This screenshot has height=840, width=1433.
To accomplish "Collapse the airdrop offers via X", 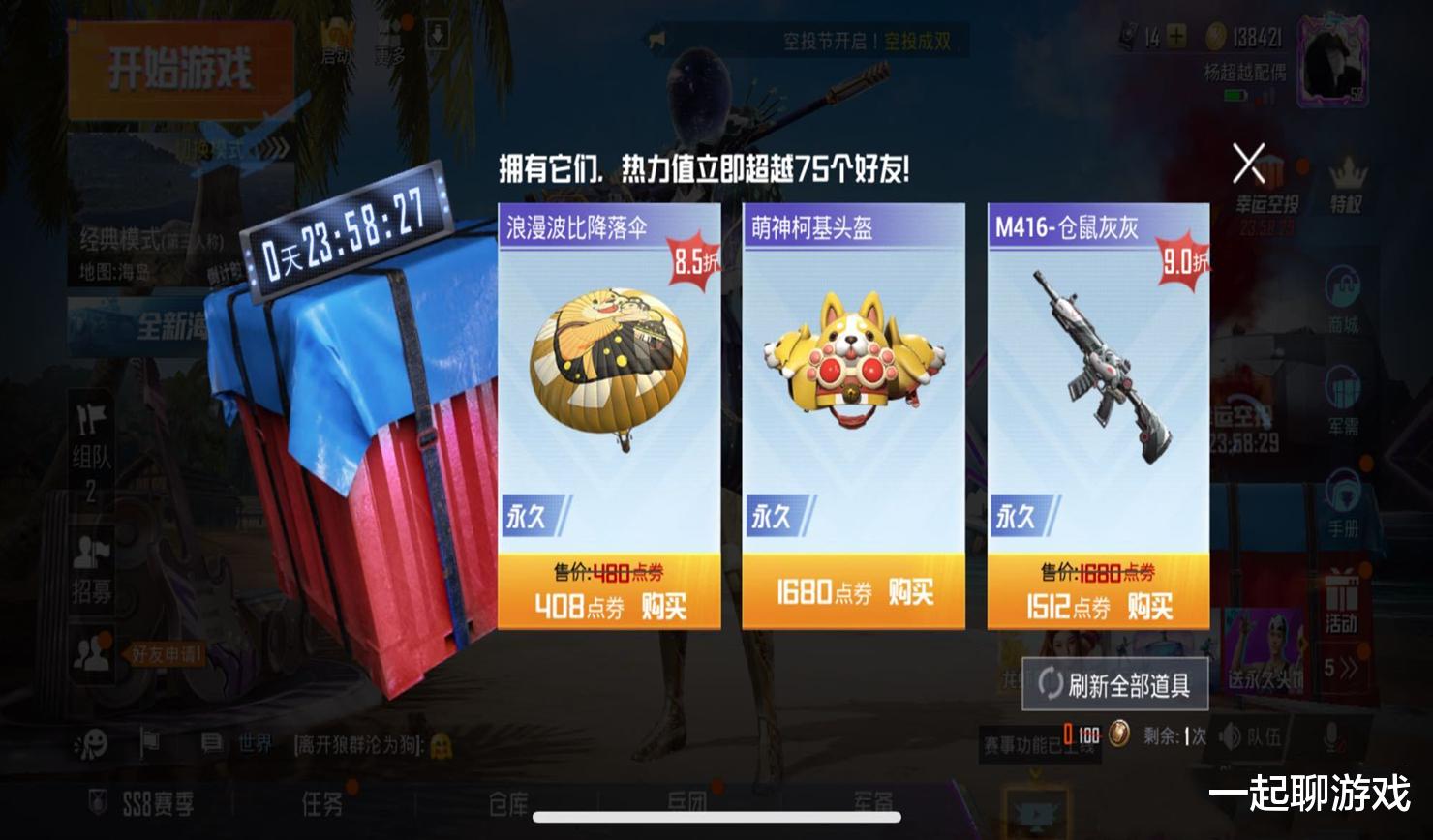I will [1249, 165].
